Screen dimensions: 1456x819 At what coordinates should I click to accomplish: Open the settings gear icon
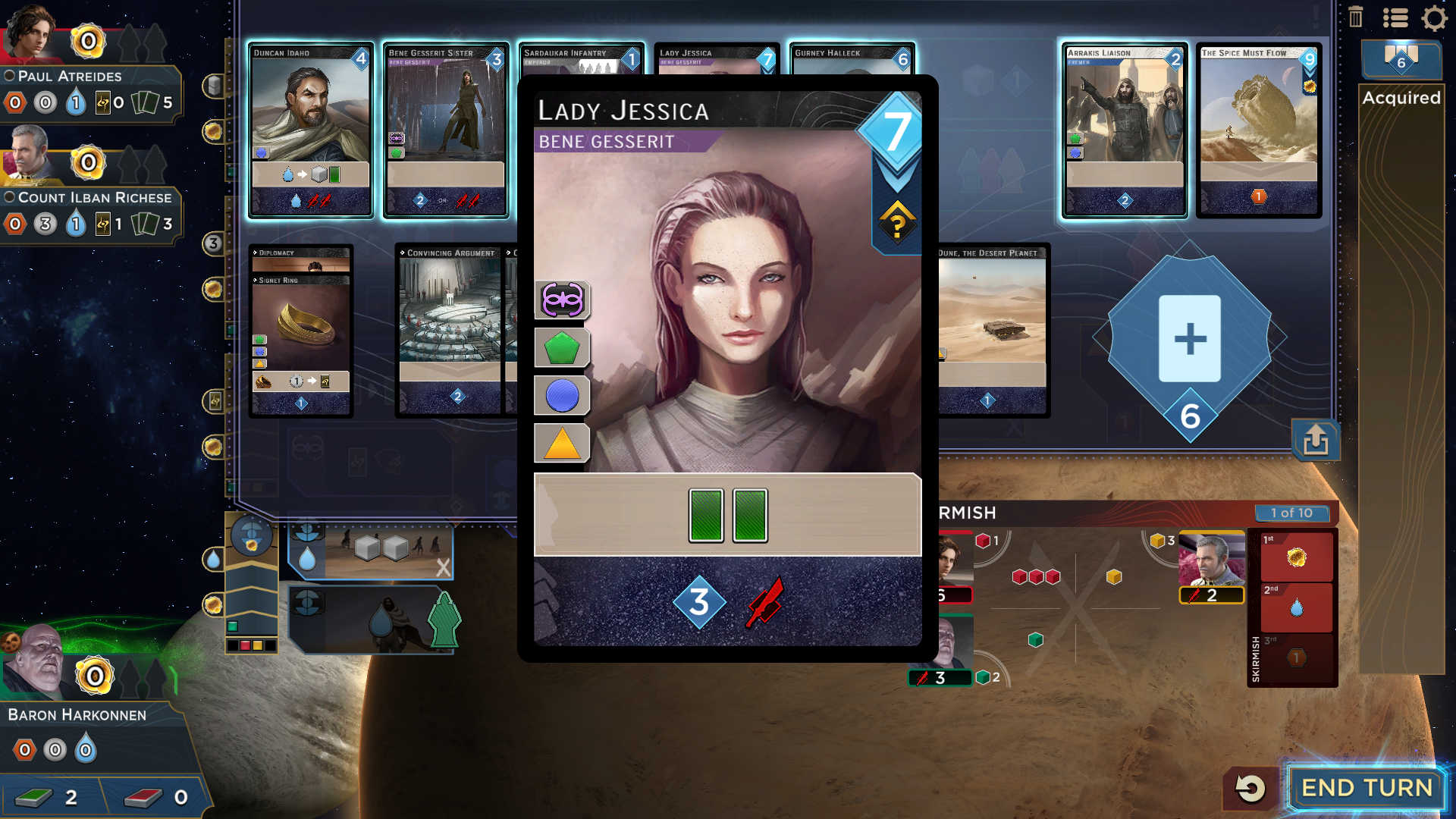tap(1434, 18)
